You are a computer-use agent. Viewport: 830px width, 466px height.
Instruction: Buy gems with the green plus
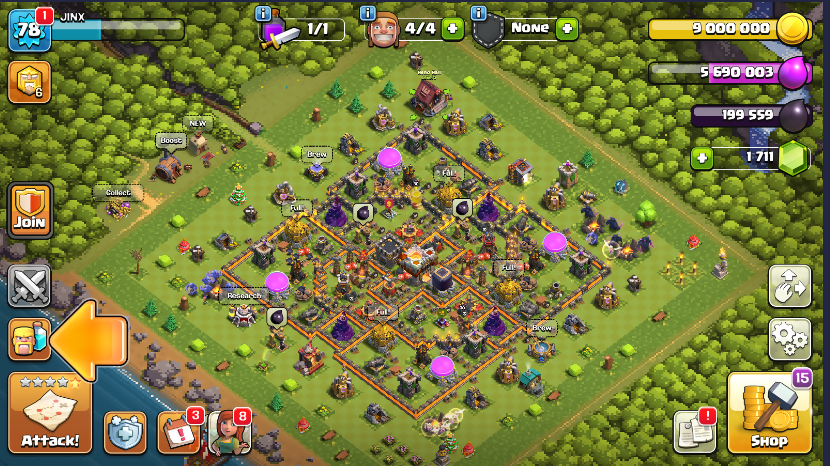coord(703,158)
